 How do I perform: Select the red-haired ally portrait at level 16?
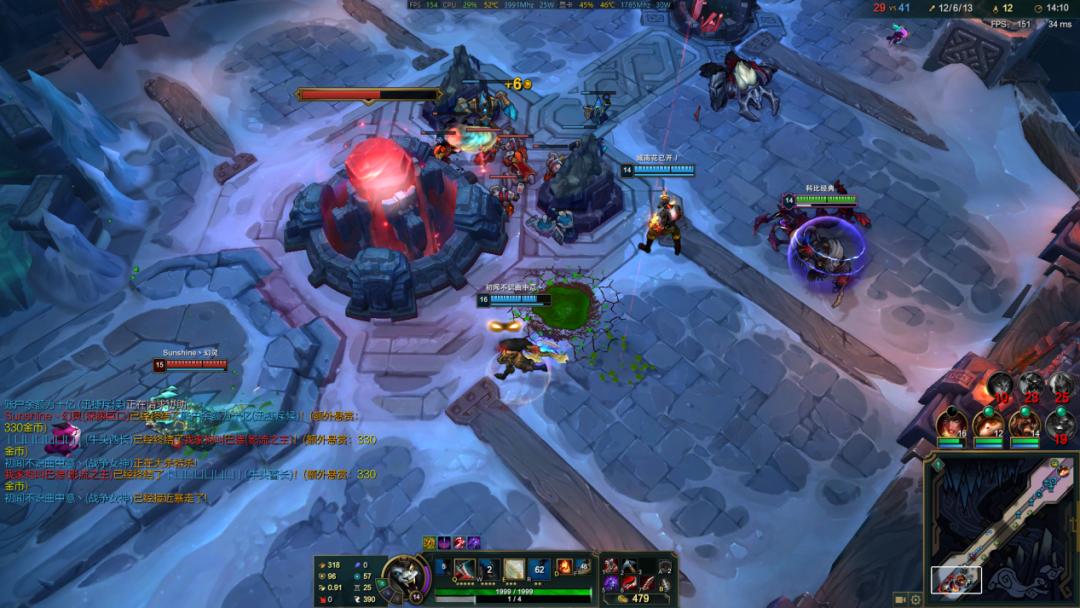[951, 424]
